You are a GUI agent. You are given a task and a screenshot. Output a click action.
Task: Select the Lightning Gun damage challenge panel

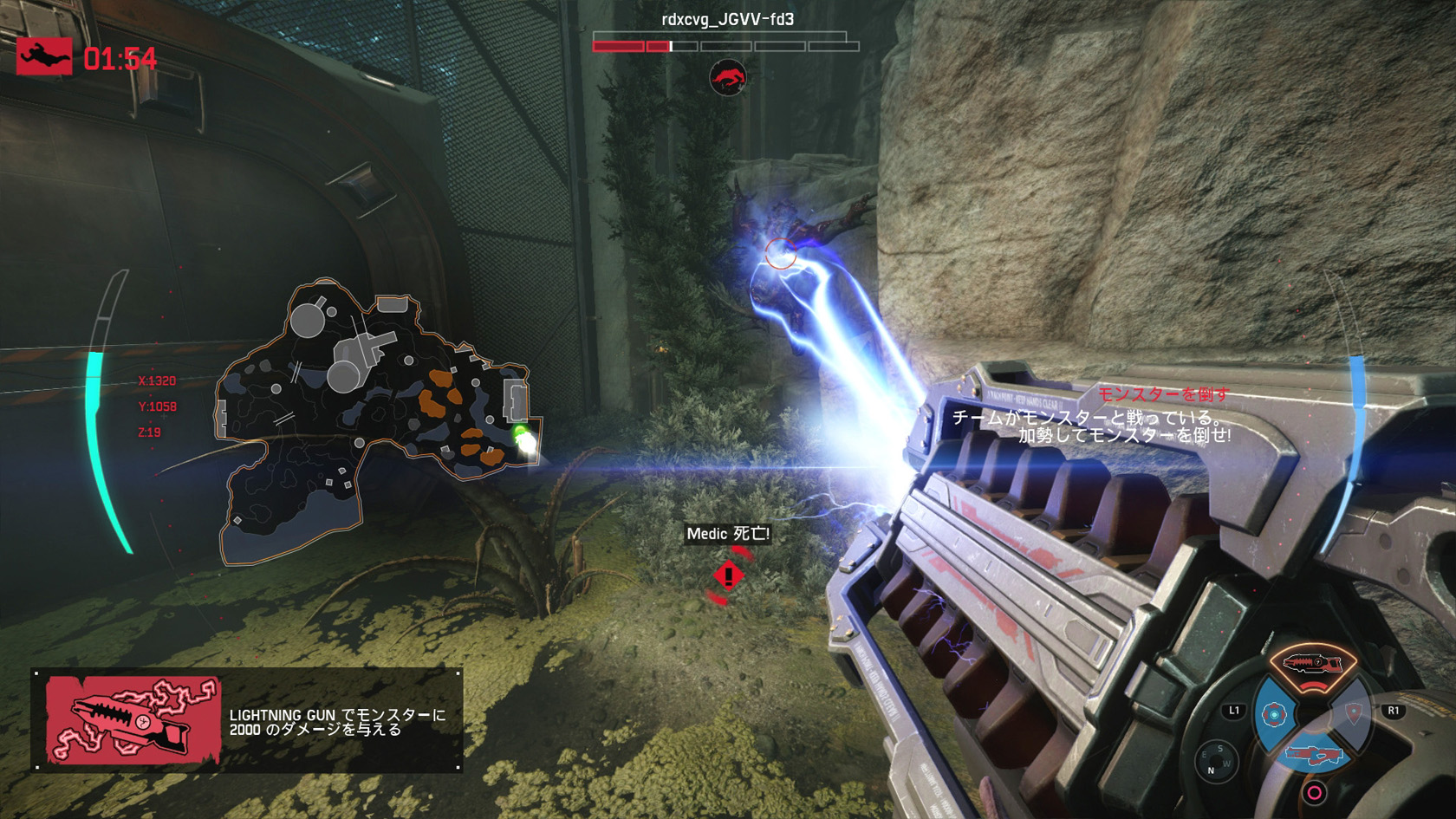[x=247, y=720]
